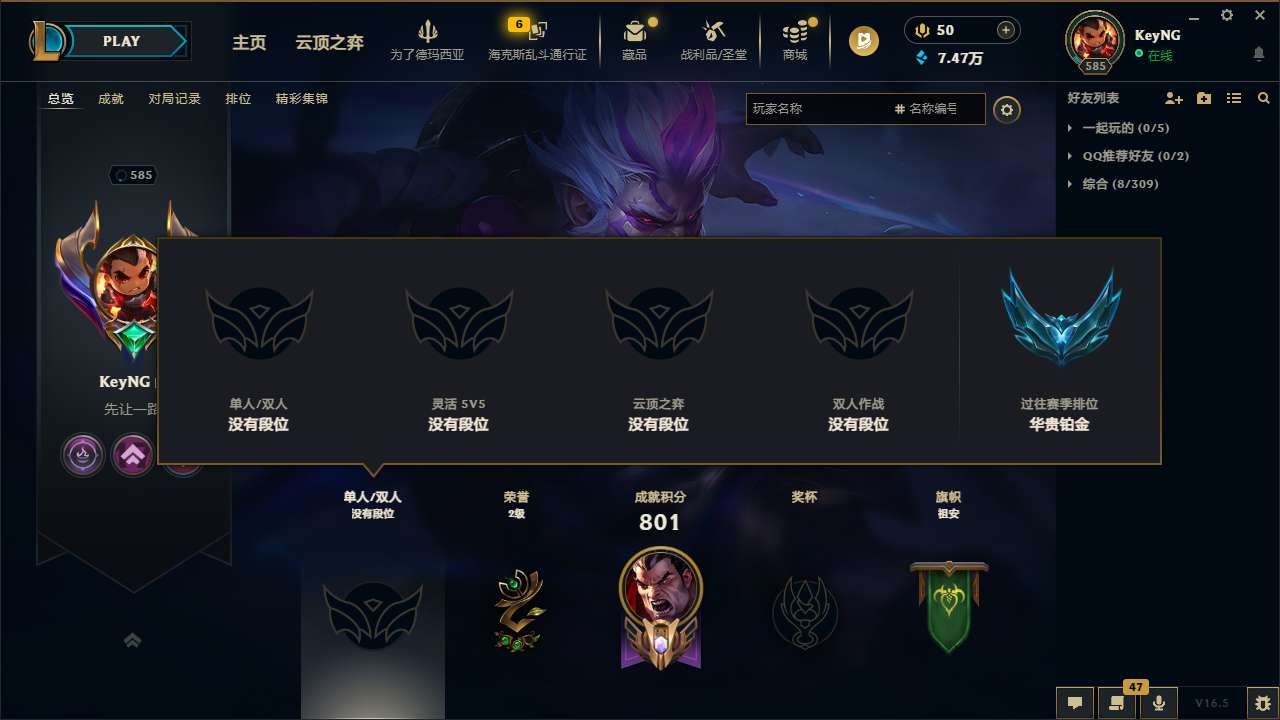Viewport: 1280px width, 720px height.
Task: Open the 战利品/圣堂 loot page
Action: pos(714,40)
